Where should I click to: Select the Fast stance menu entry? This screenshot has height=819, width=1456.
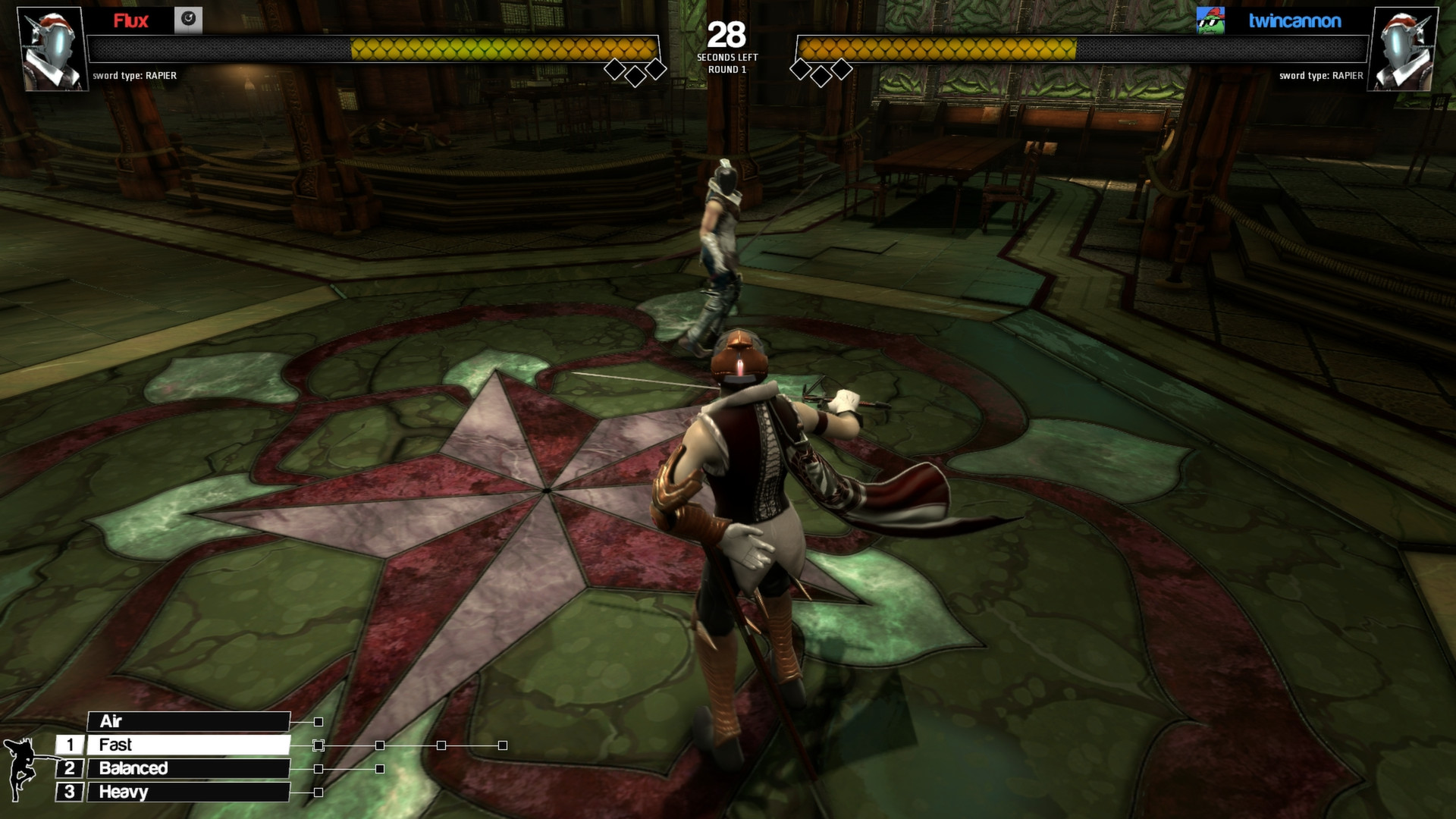[x=187, y=745]
